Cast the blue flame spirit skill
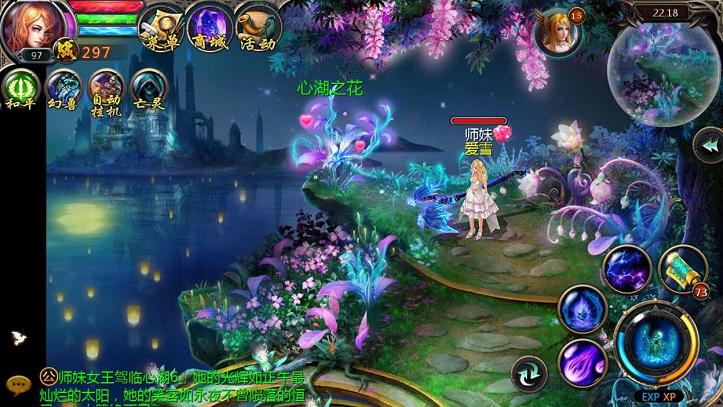 coord(582,310)
